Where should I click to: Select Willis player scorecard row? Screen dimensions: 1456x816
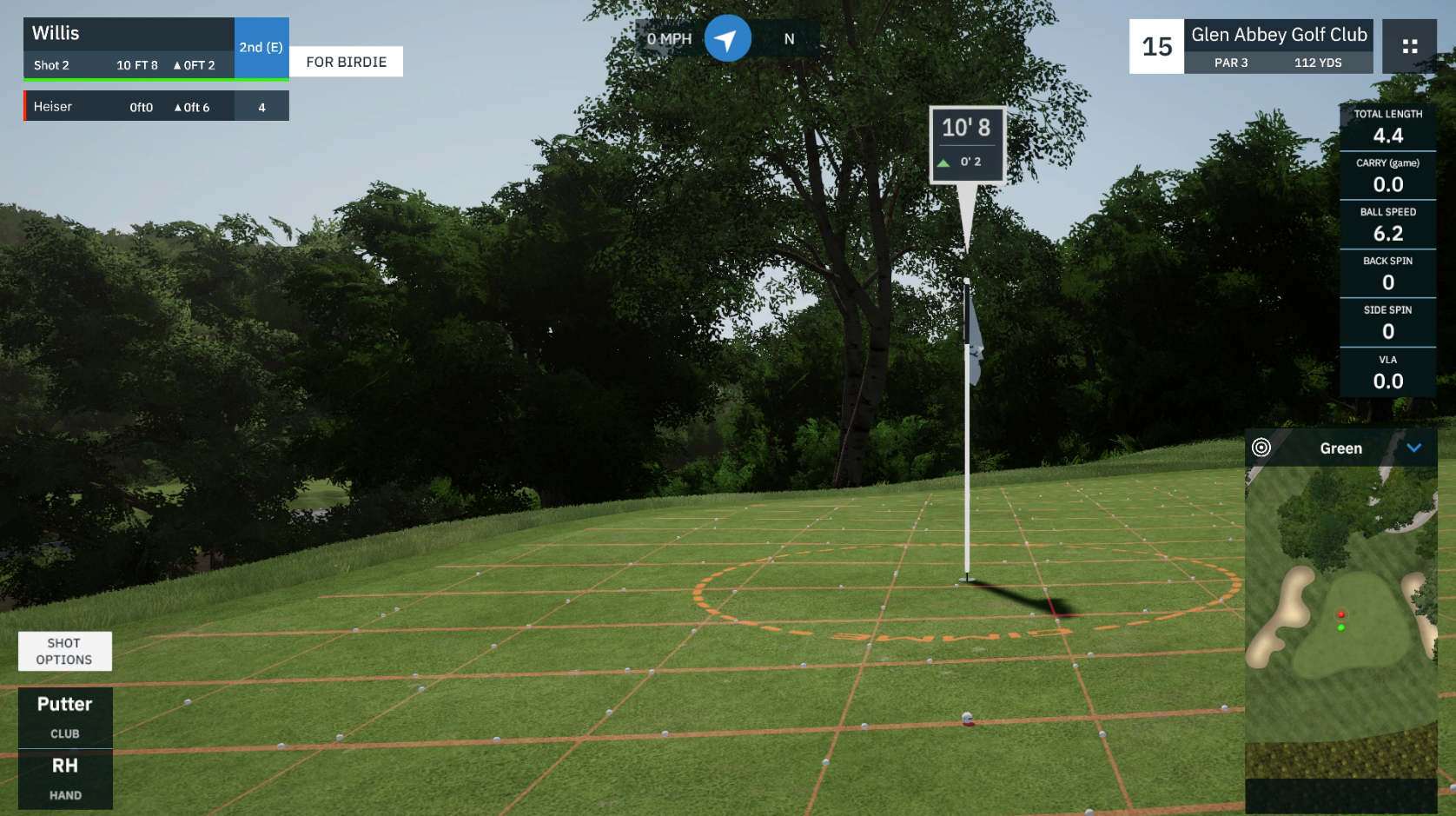click(129, 48)
